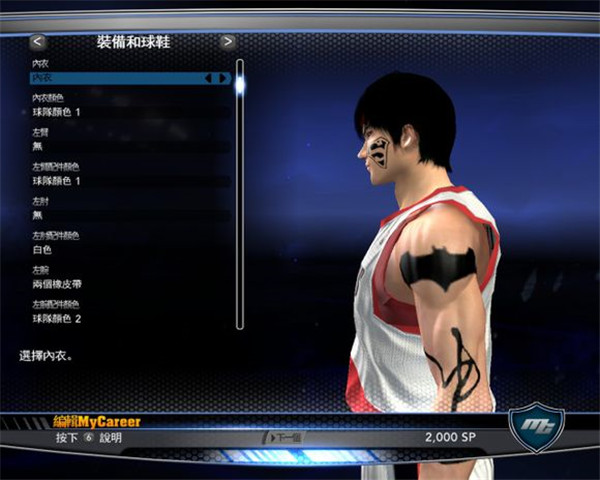Click the 下一個 next button
The height and width of the screenshot is (480, 600).
coord(283,438)
